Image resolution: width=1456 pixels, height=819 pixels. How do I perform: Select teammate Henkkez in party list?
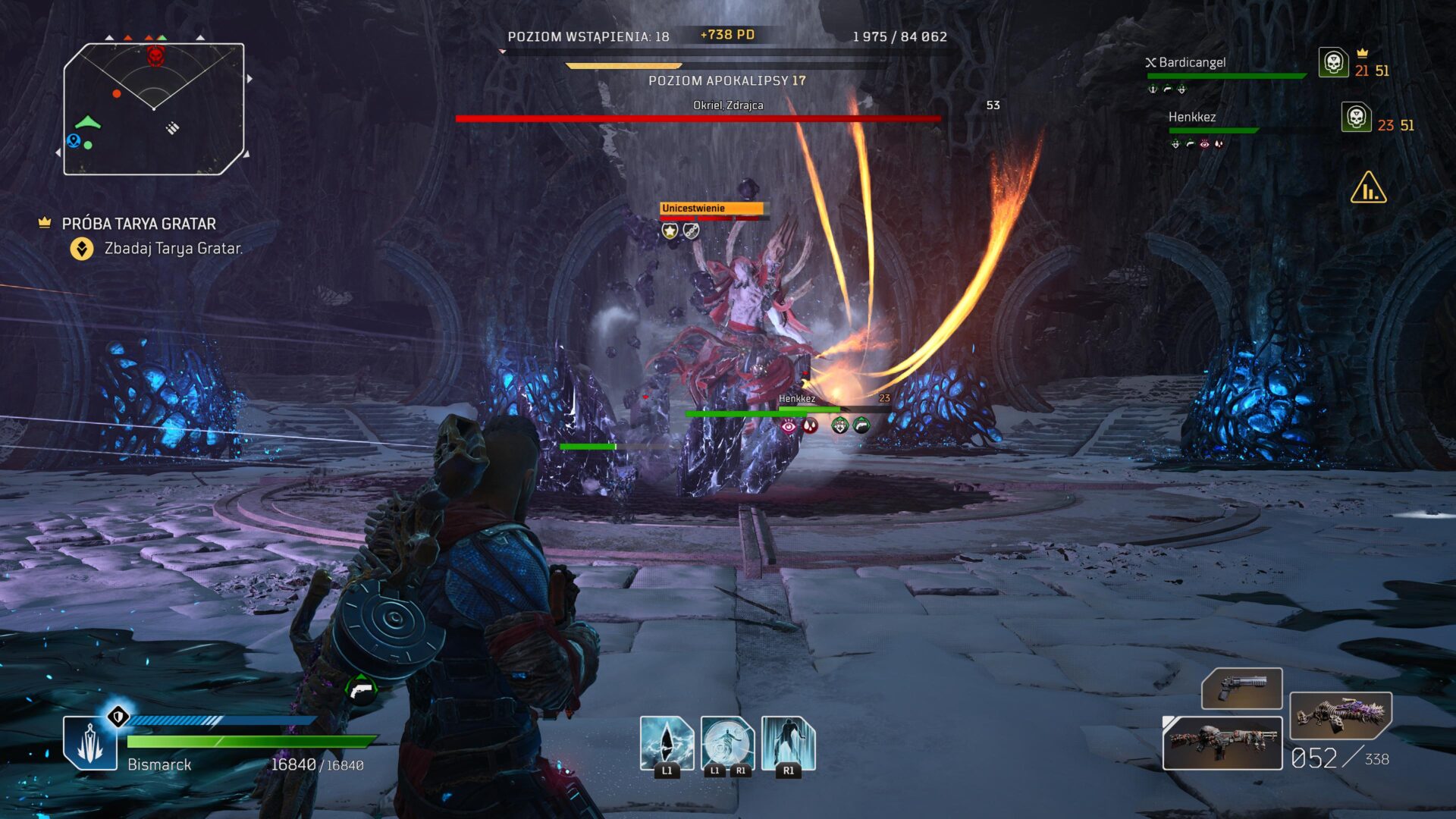tap(1191, 118)
